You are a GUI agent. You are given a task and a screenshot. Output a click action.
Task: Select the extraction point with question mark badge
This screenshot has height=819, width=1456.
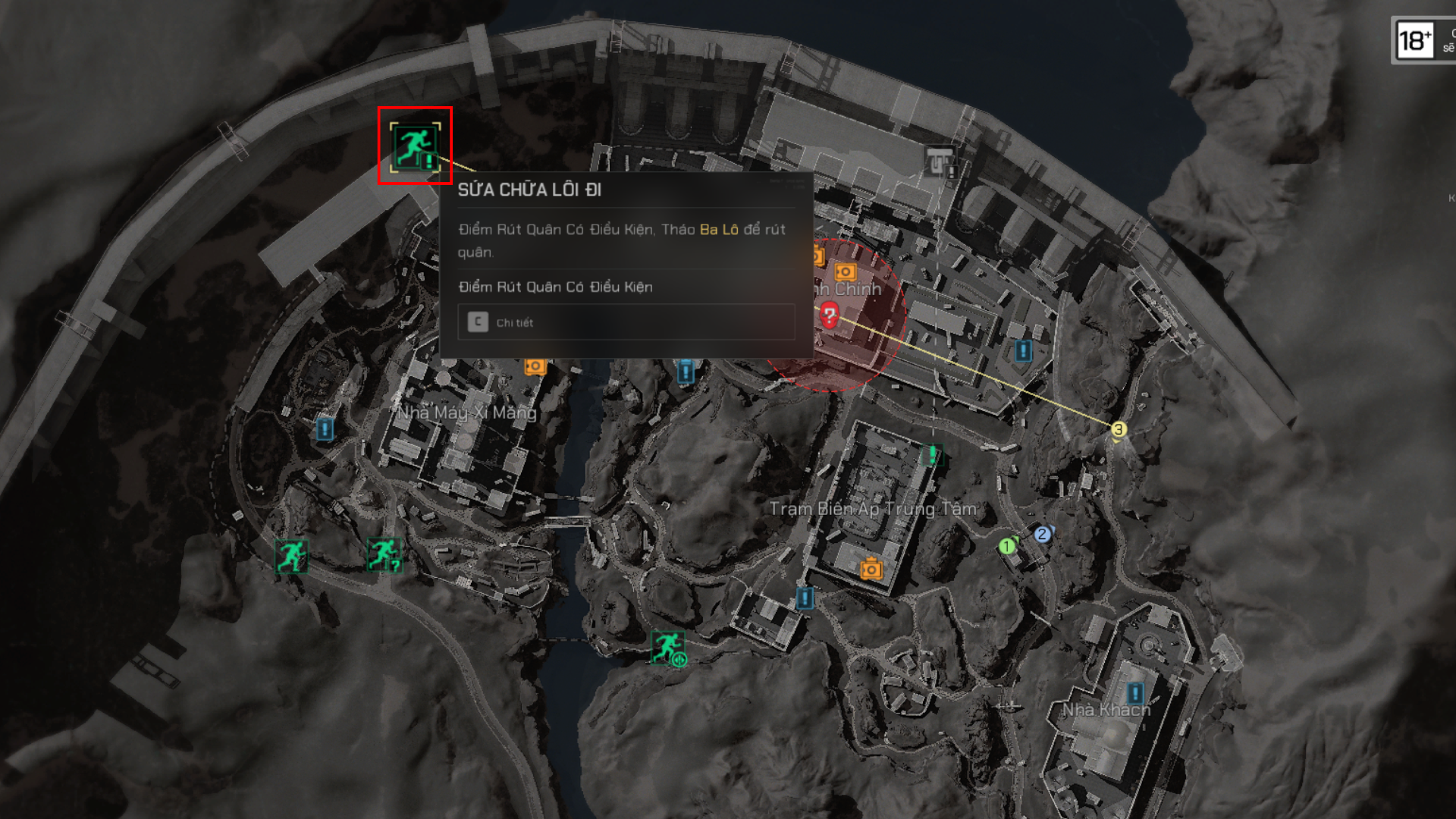click(384, 554)
